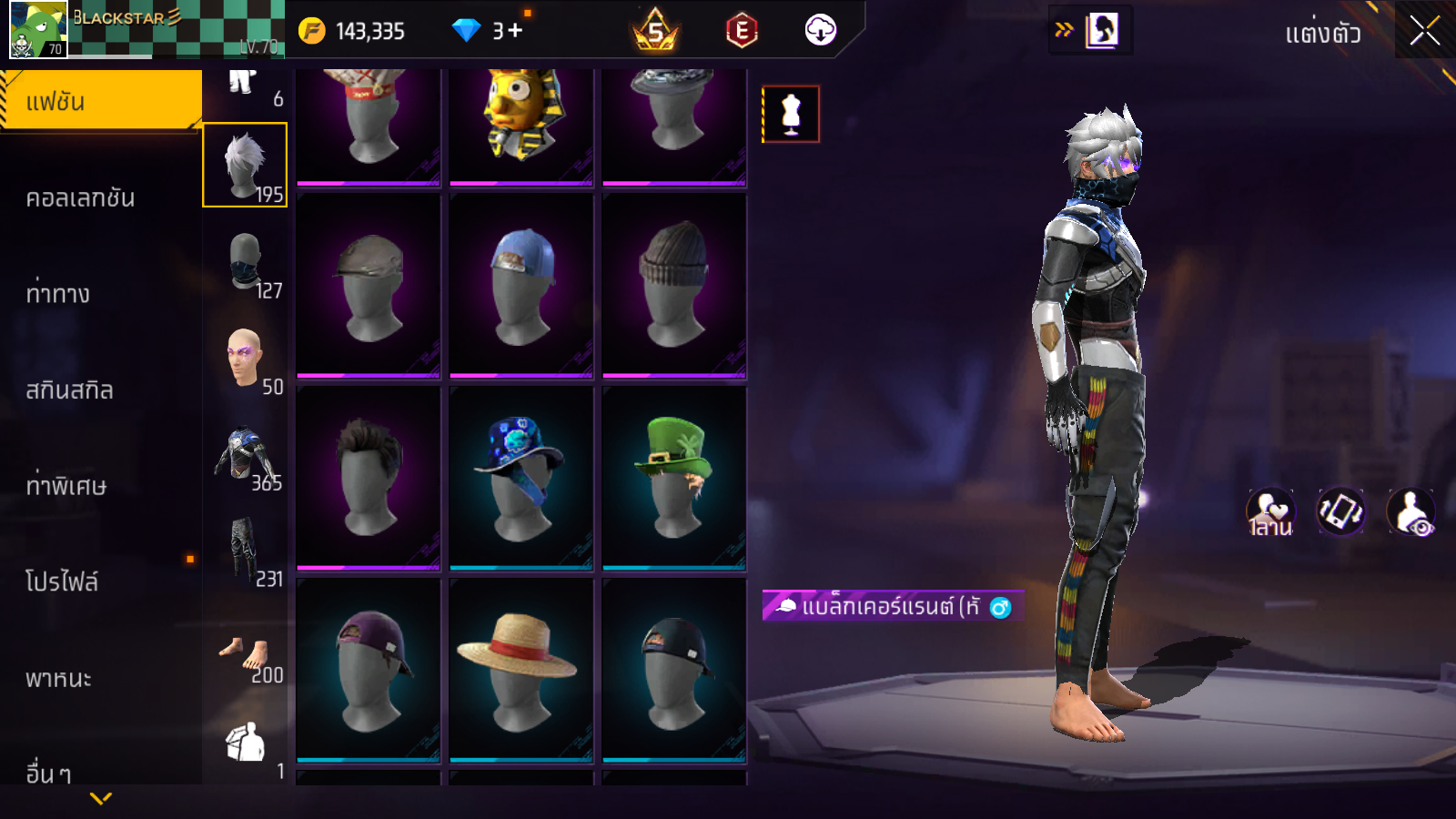Open the คอลเลกชัน collection menu

pos(80,198)
